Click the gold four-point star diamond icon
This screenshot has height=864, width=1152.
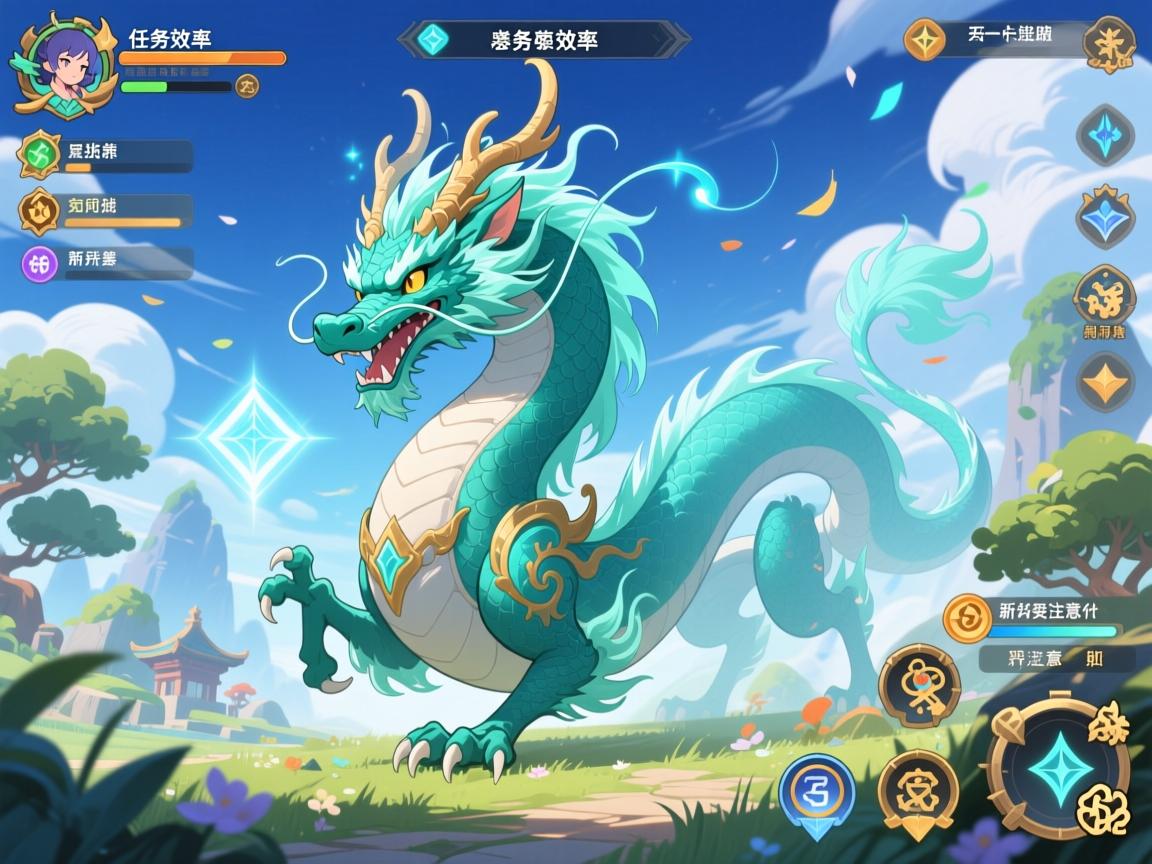pos(1105,381)
